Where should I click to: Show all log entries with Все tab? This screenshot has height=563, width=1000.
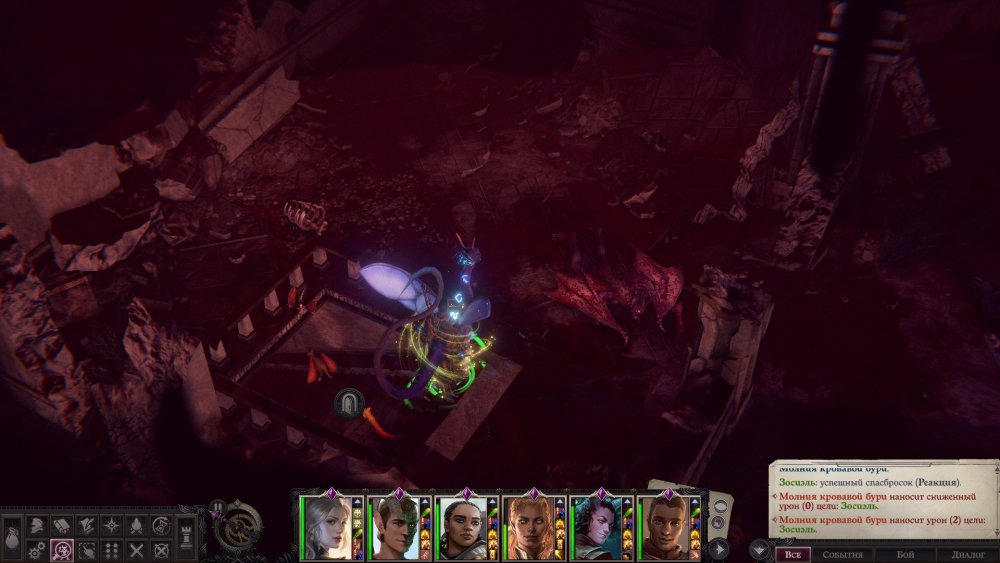[x=793, y=554]
